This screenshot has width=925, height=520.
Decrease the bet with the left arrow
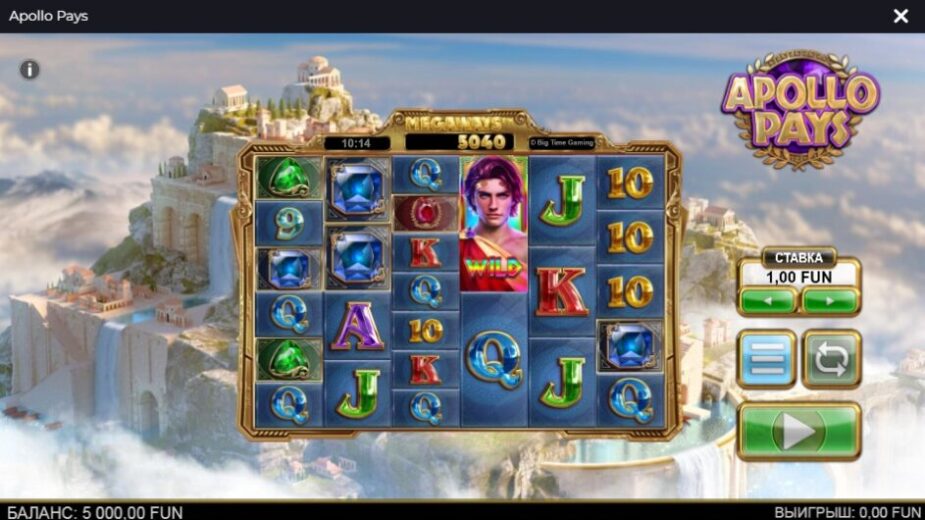click(x=768, y=300)
